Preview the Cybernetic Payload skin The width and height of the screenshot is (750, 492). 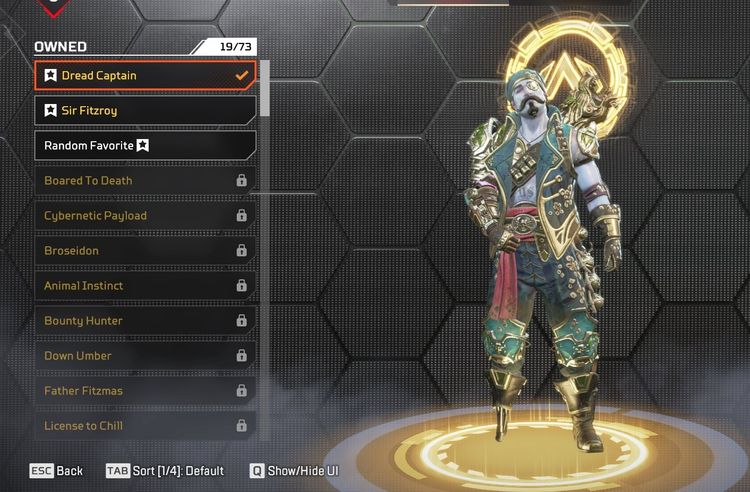[x=145, y=216]
